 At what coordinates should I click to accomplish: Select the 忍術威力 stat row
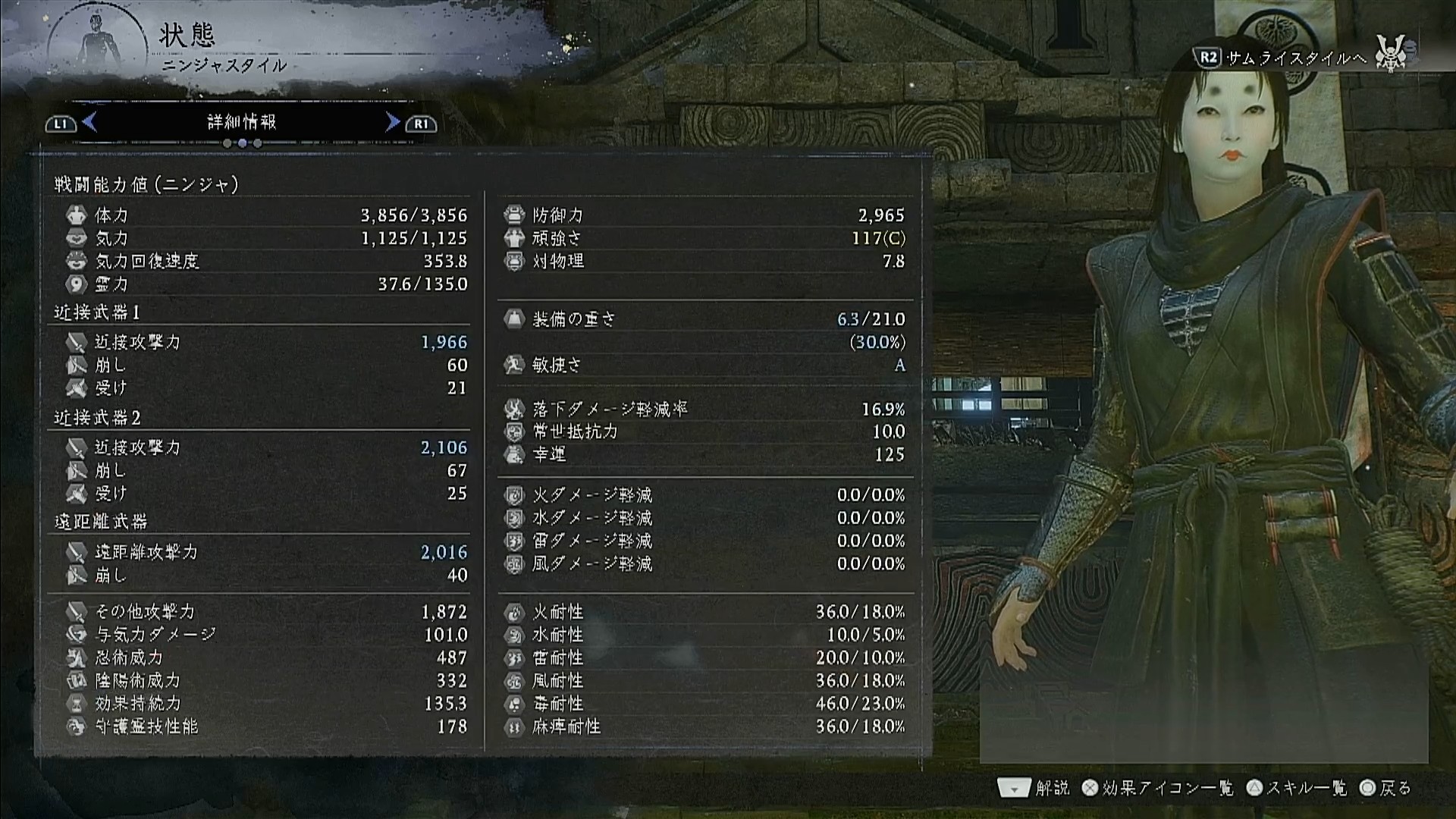coord(265,657)
